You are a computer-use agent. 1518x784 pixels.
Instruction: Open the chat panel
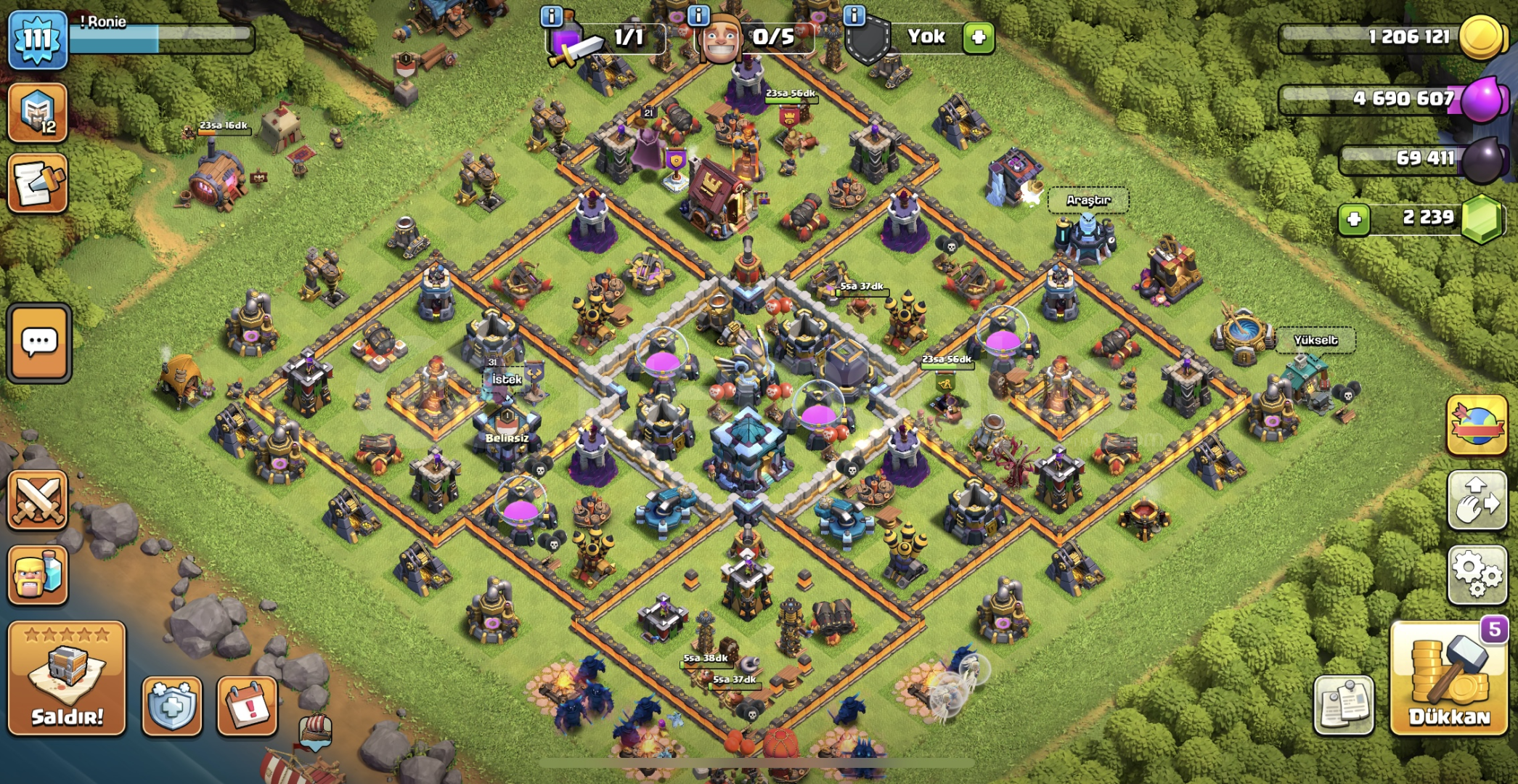coord(38,343)
